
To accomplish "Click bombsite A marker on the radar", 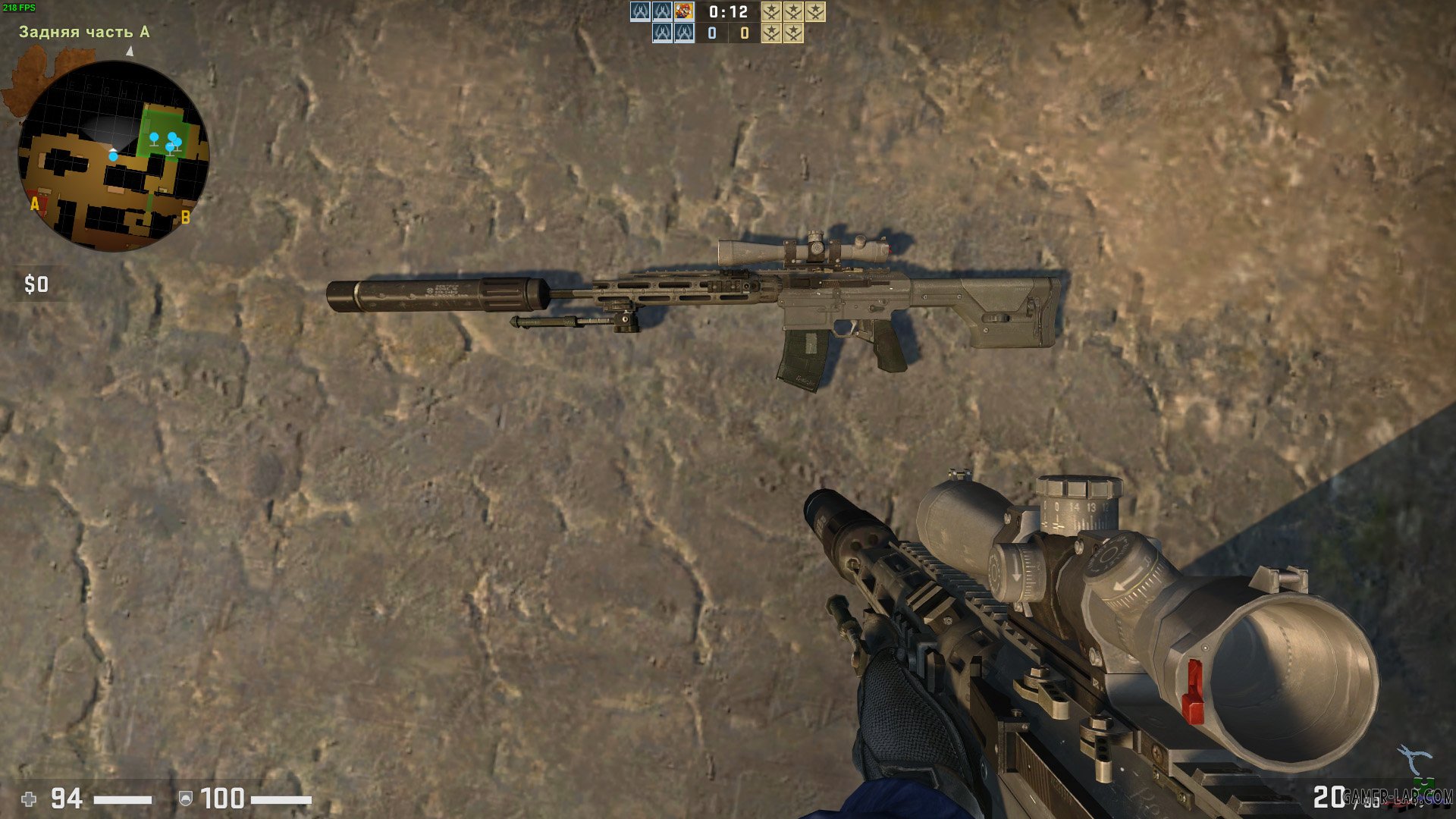I will coord(35,204).
